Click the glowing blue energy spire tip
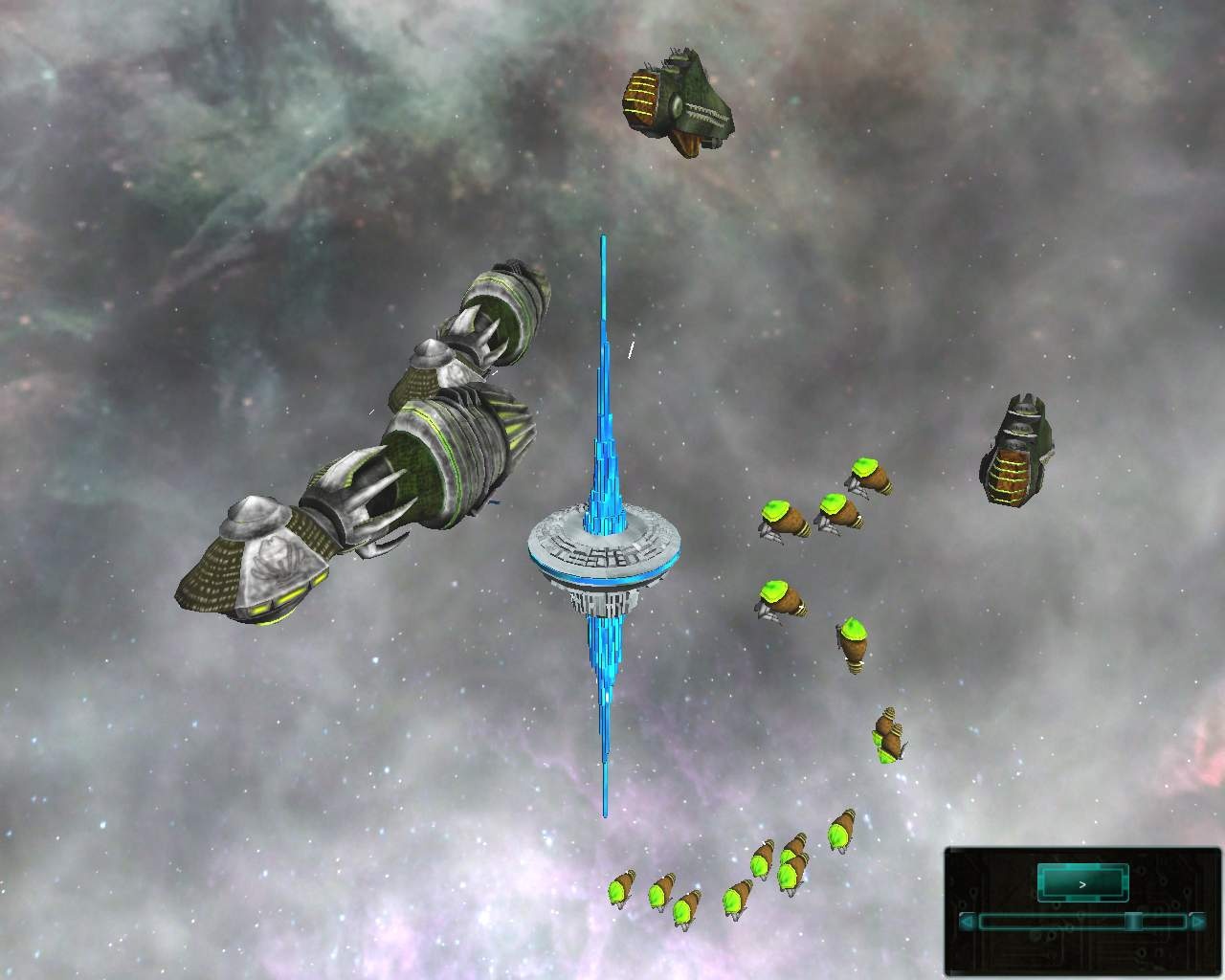Image resolution: width=1225 pixels, height=980 pixels. (x=603, y=237)
